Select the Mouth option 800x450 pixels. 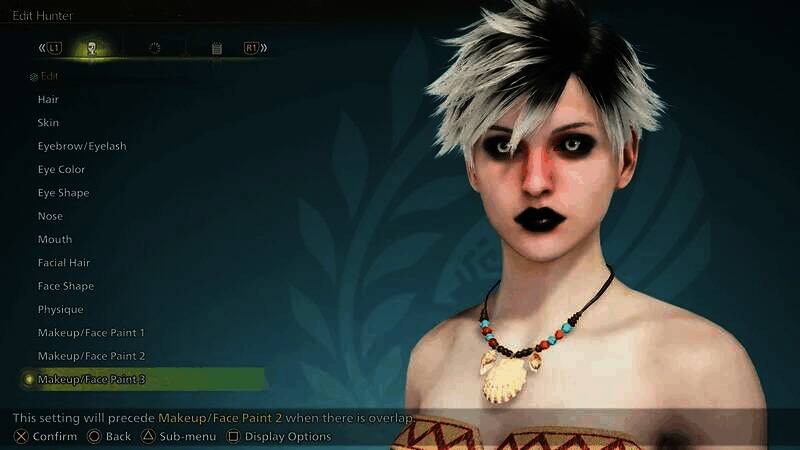click(x=54, y=239)
